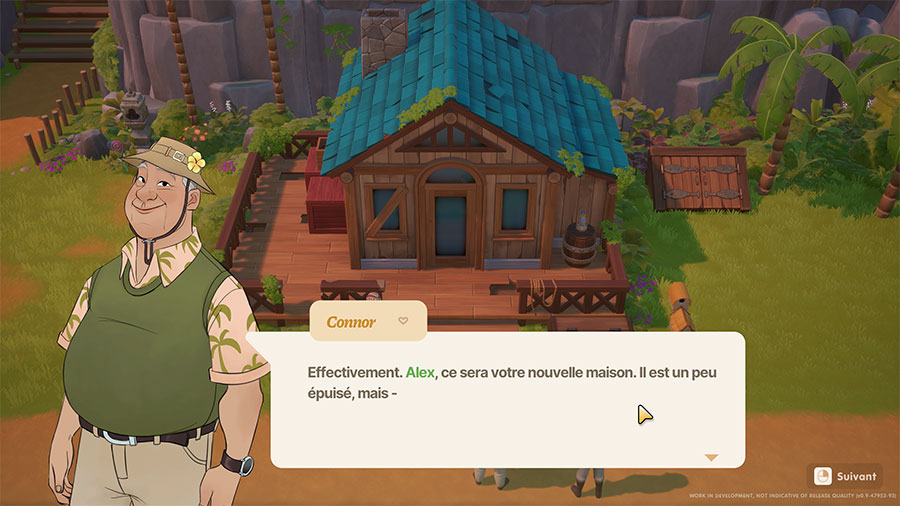Click the heart icon beside Connor's name
The height and width of the screenshot is (506, 900).
click(403, 321)
